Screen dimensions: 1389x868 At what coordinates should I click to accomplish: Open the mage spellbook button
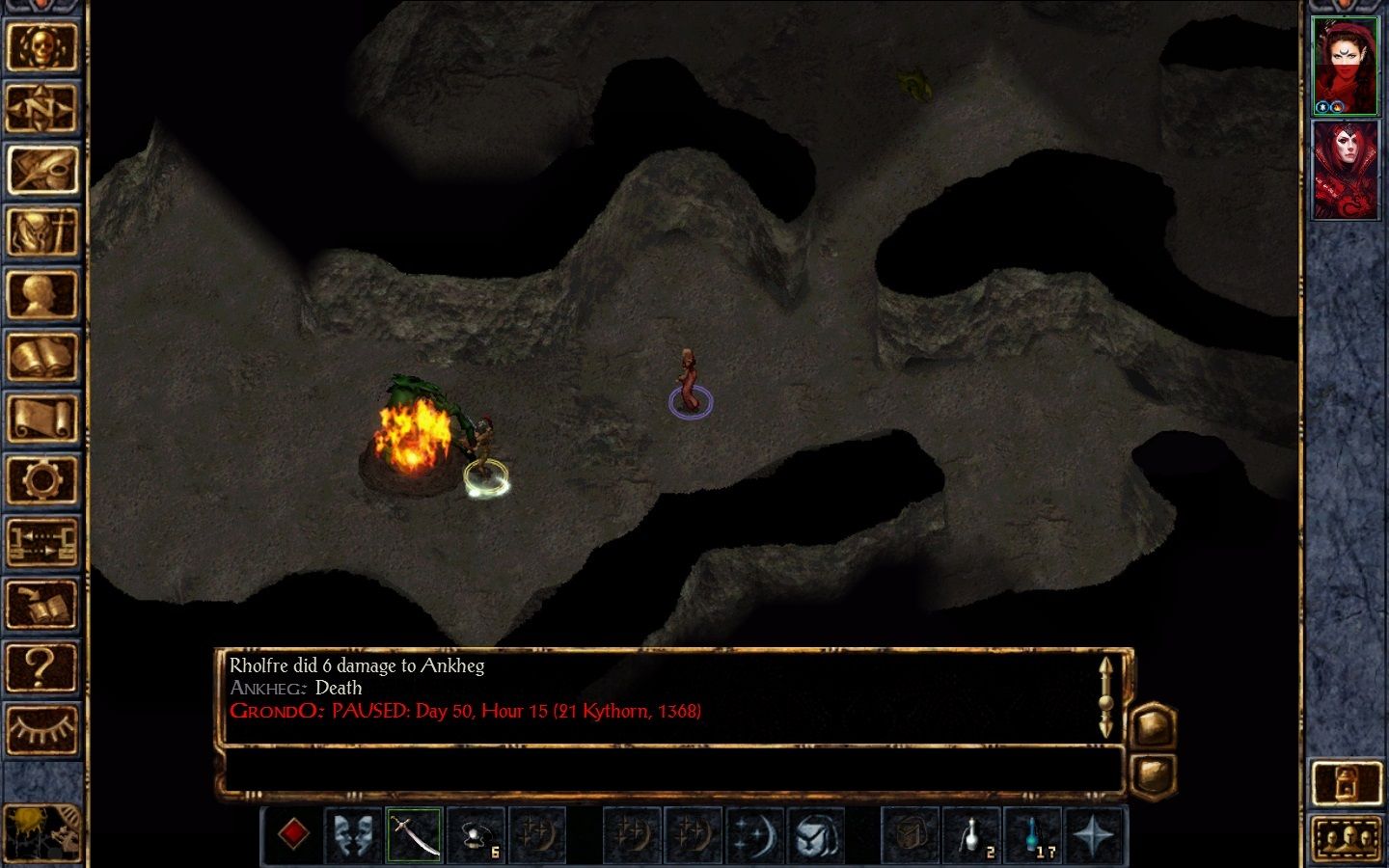point(41,357)
